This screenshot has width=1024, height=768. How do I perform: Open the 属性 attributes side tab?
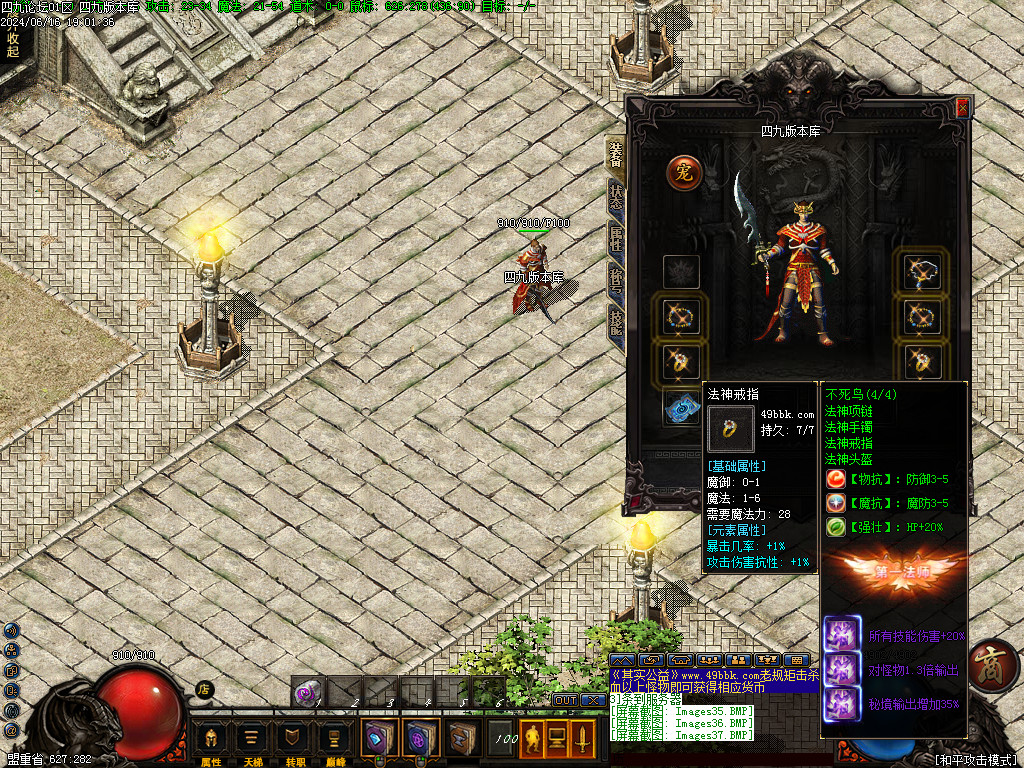[x=616, y=239]
